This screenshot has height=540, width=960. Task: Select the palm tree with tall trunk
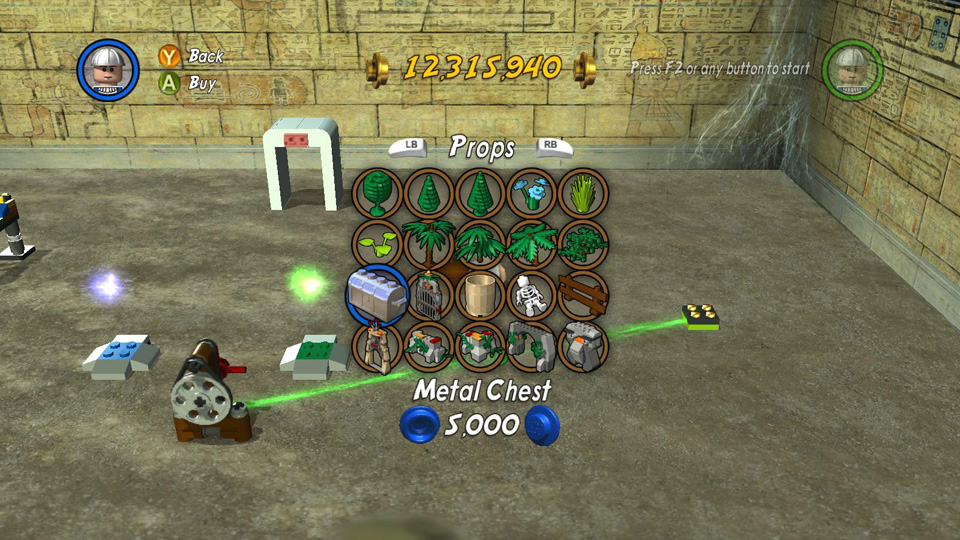coord(429,243)
